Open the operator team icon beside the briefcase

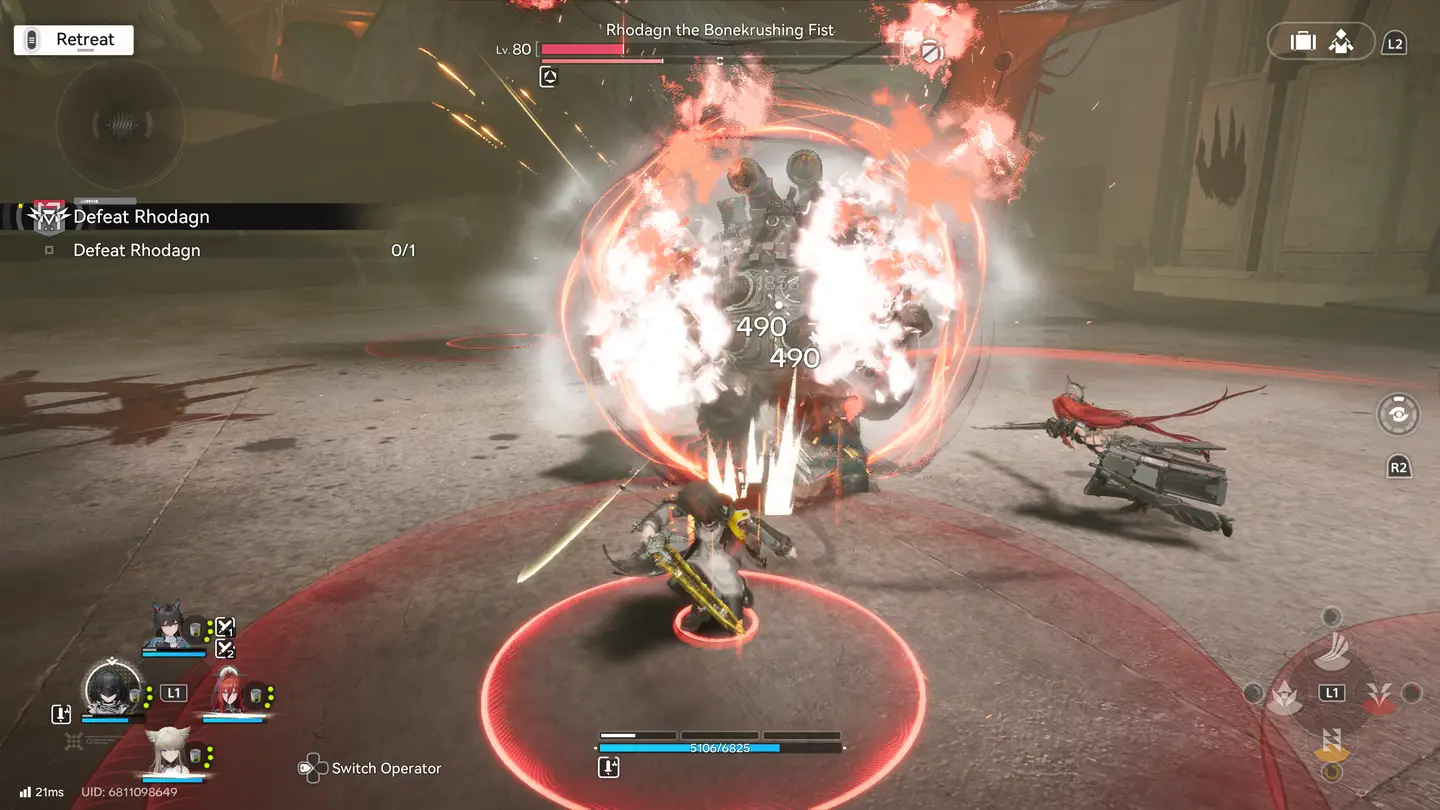click(x=1341, y=41)
